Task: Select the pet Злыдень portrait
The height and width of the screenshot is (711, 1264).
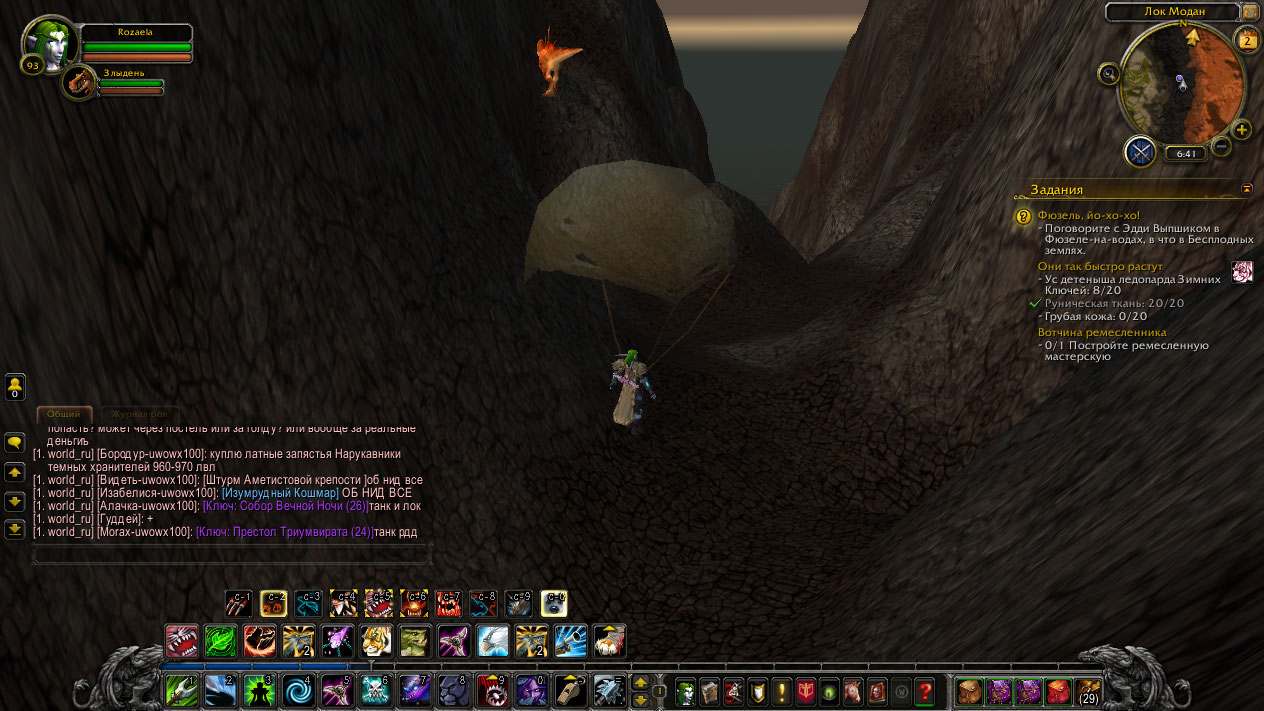Action: click(78, 82)
